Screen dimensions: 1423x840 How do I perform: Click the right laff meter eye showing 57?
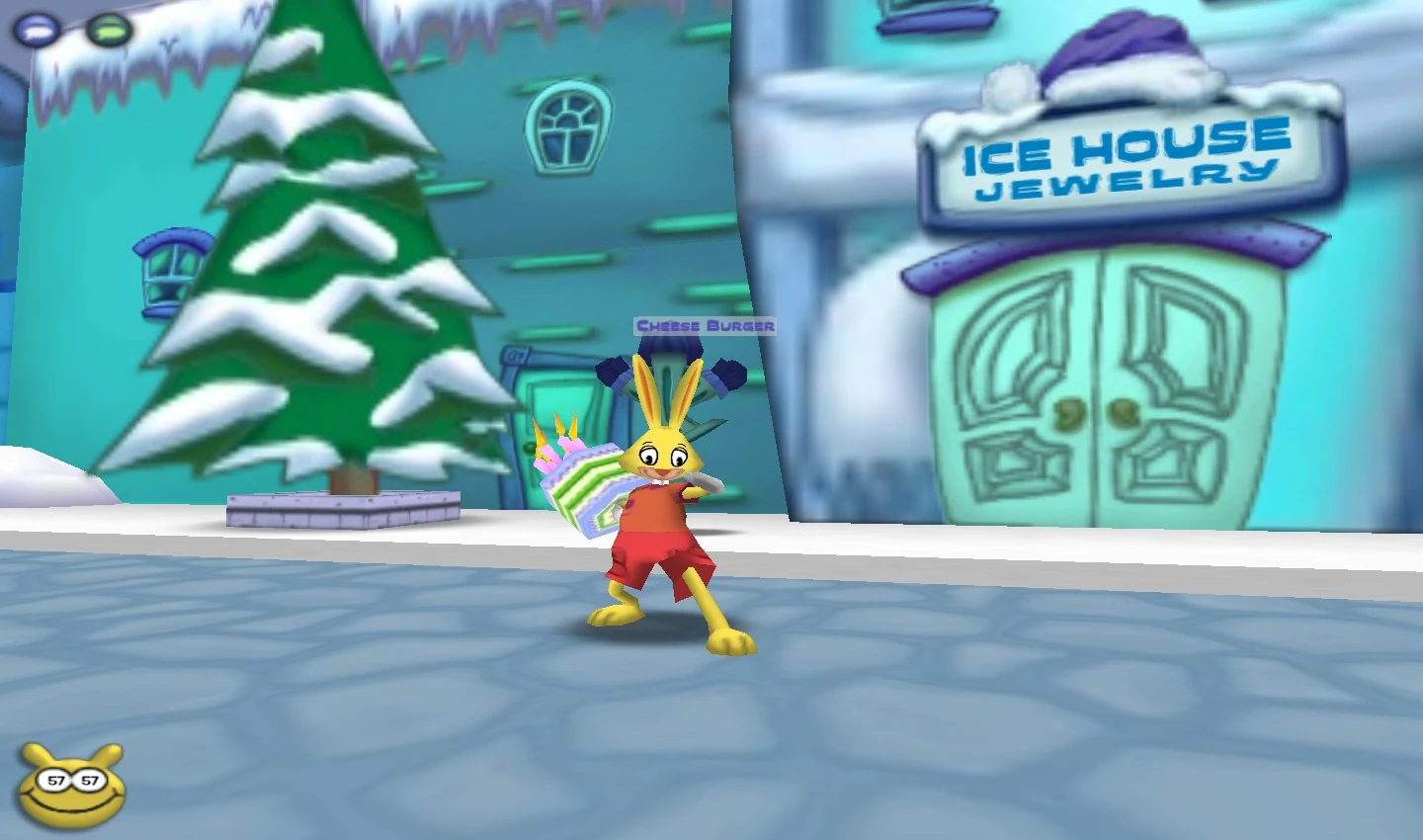click(x=89, y=780)
